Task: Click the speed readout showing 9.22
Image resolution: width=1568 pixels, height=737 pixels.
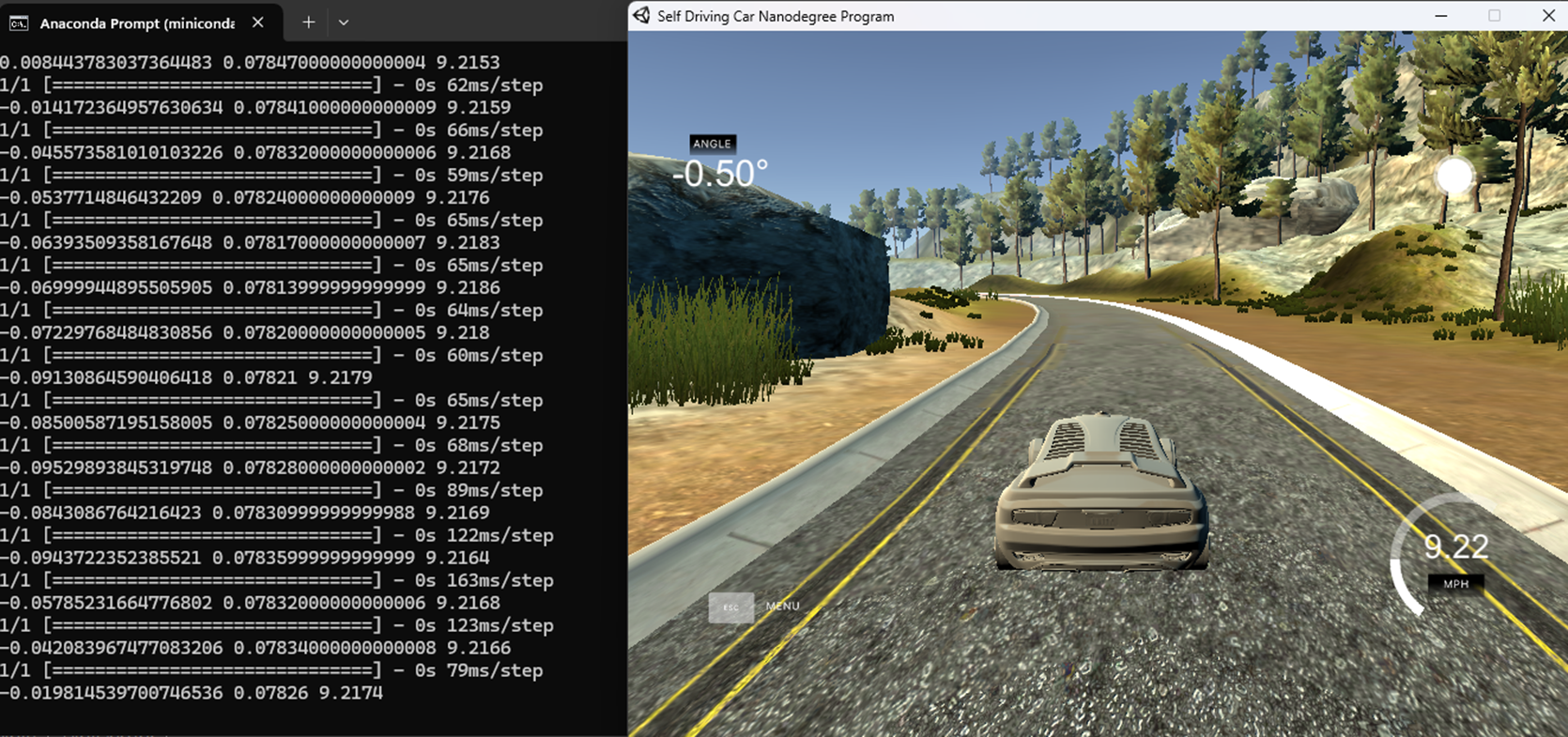Action: pos(1456,547)
